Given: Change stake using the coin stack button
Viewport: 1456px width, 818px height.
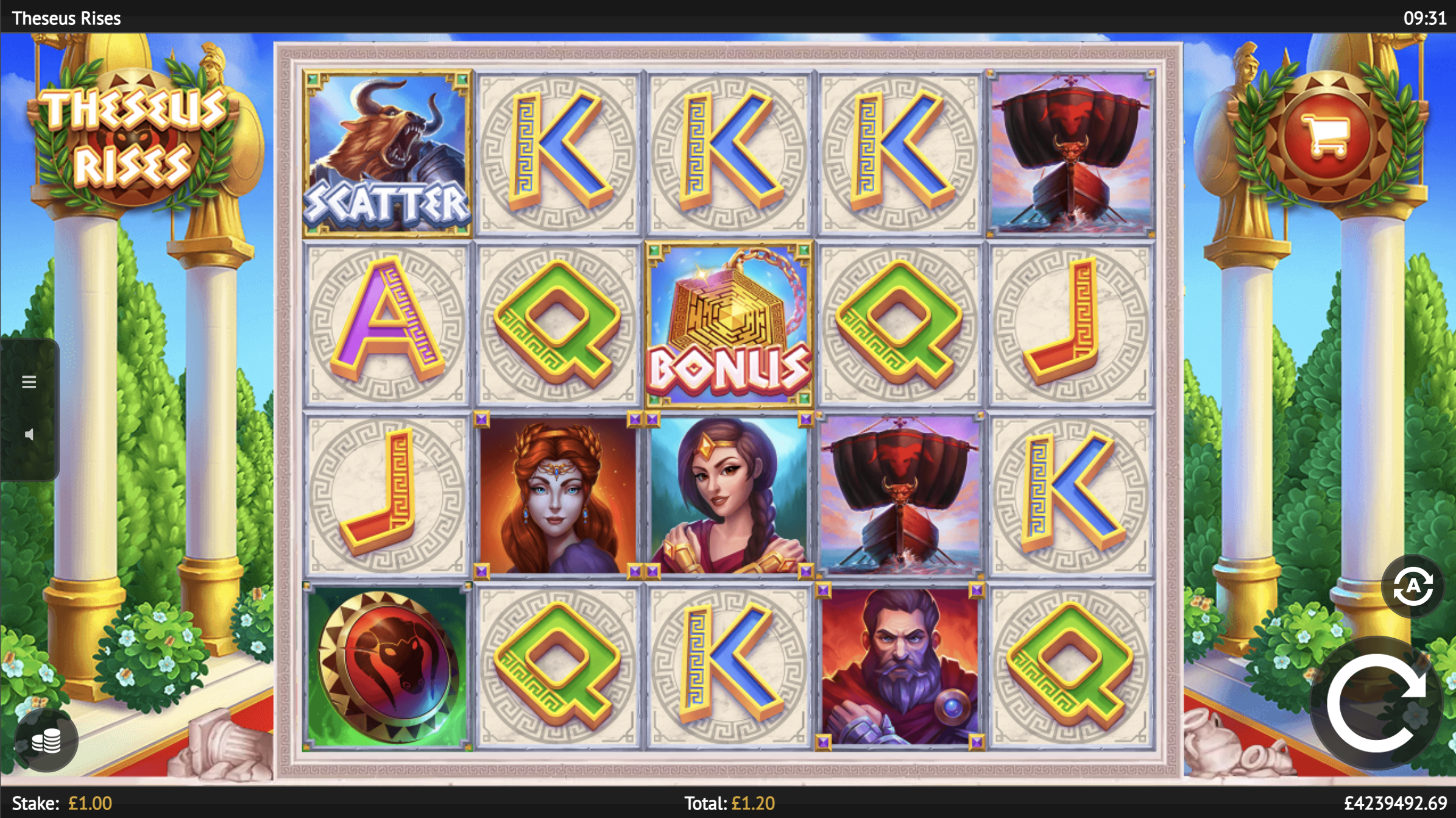Looking at the screenshot, I should click(46, 741).
